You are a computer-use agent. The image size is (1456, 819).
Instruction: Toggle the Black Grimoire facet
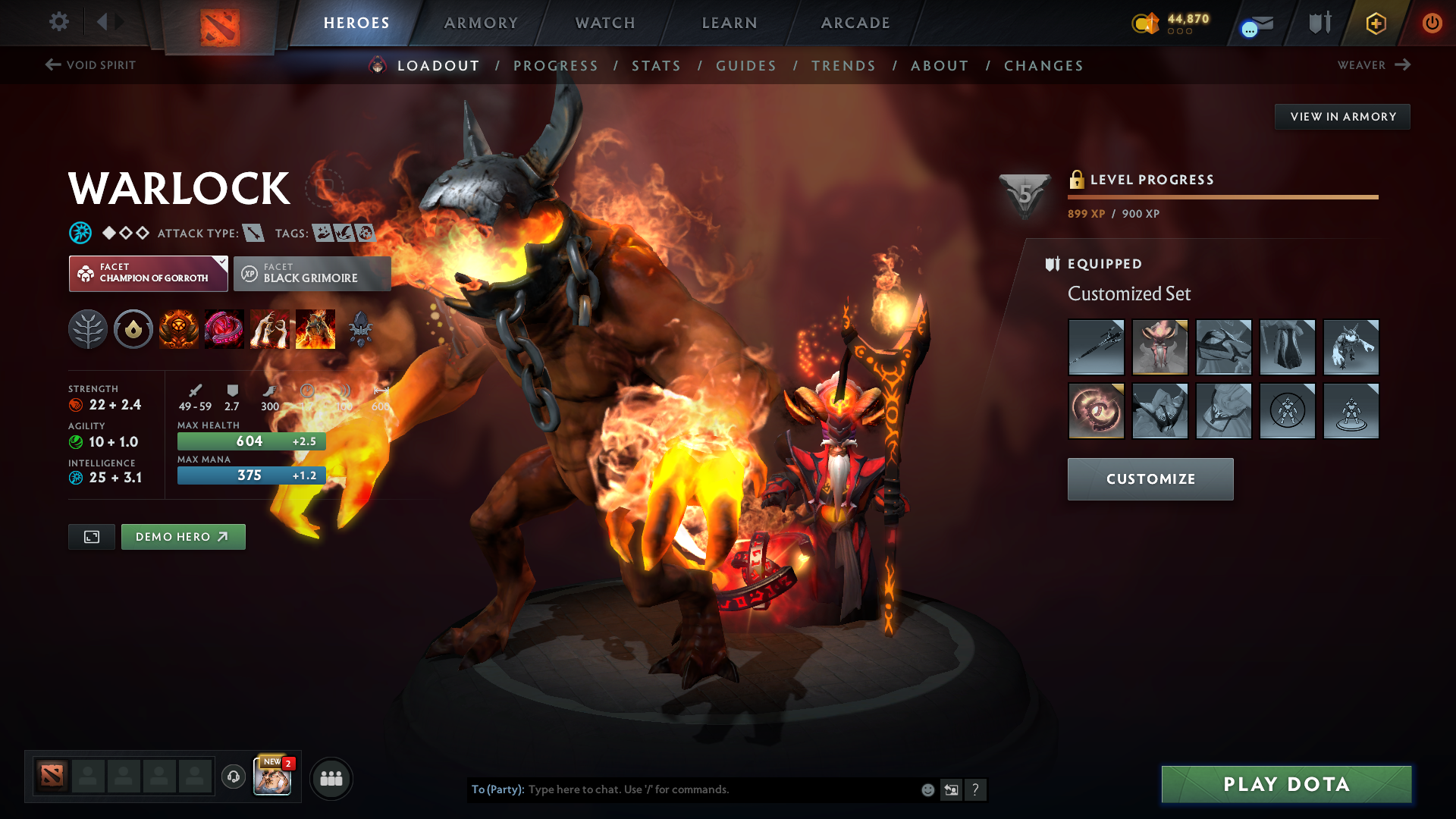tap(312, 273)
